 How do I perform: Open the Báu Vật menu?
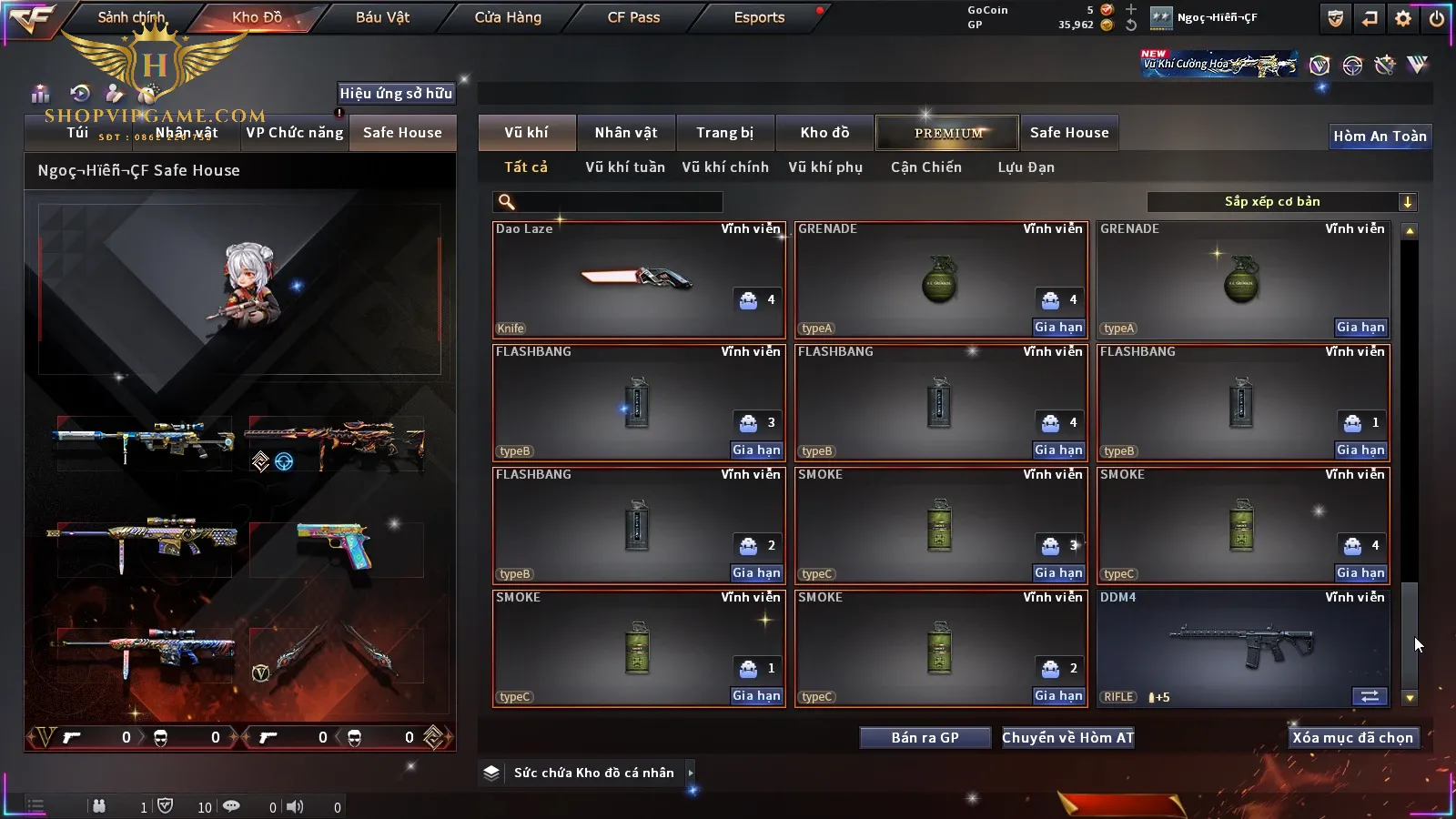pyautogui.click(x=382, y=17)
